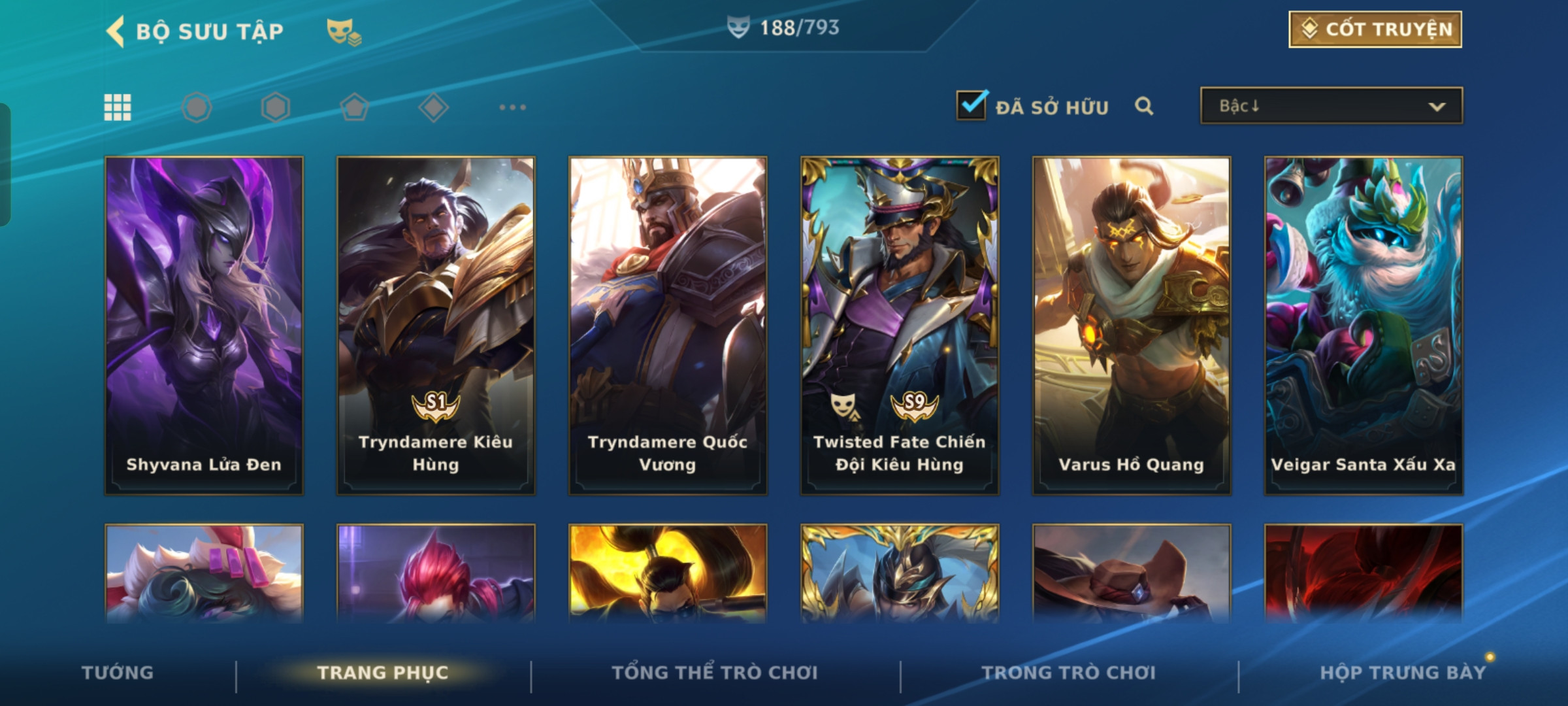Viewport: 1568px width, 706px height.
Task: Select the Shyvana Lửa Đen skin
Action: (204, 325)
